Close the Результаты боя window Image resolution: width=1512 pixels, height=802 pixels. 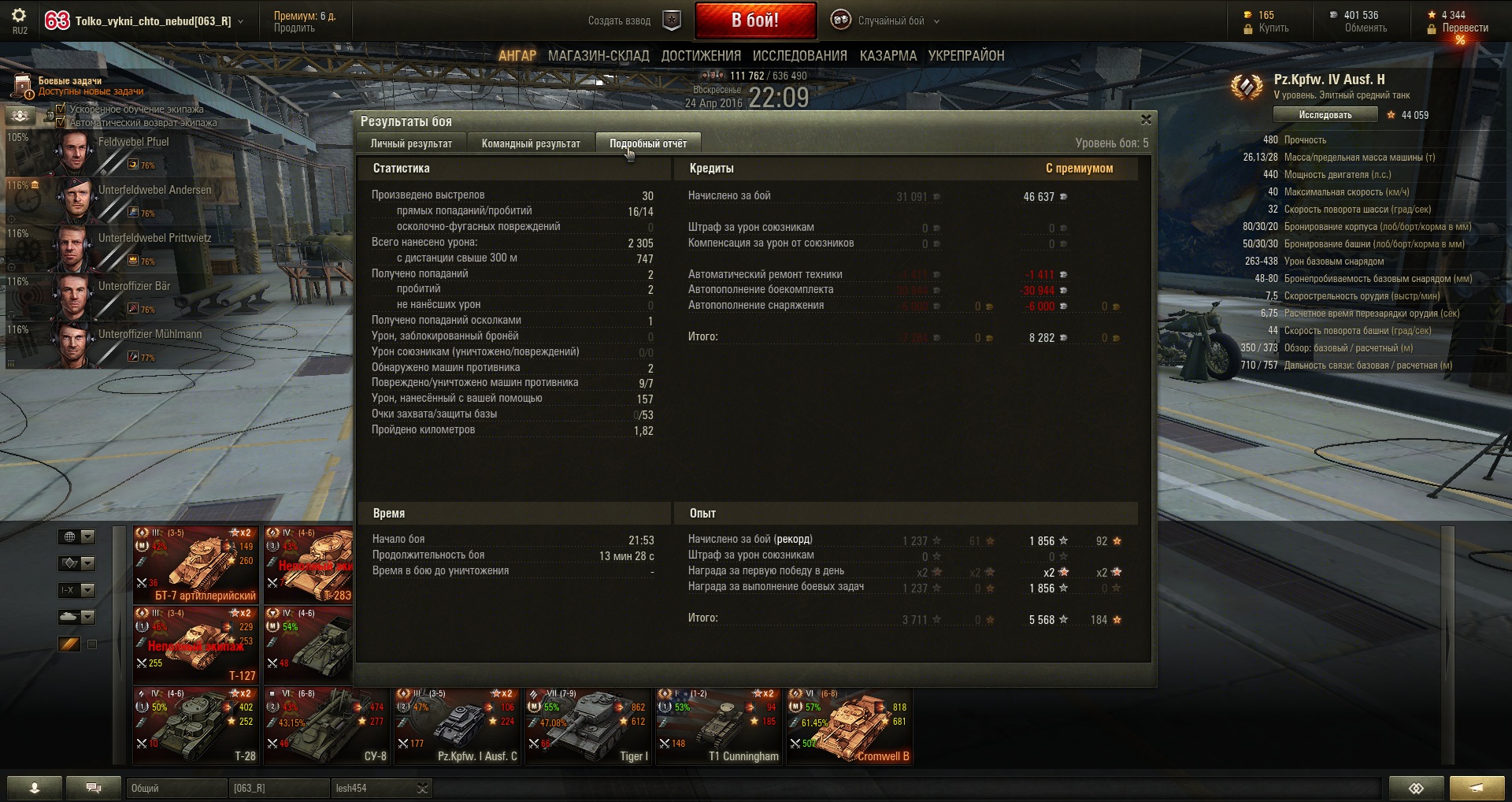click(x=1146, y=120)
